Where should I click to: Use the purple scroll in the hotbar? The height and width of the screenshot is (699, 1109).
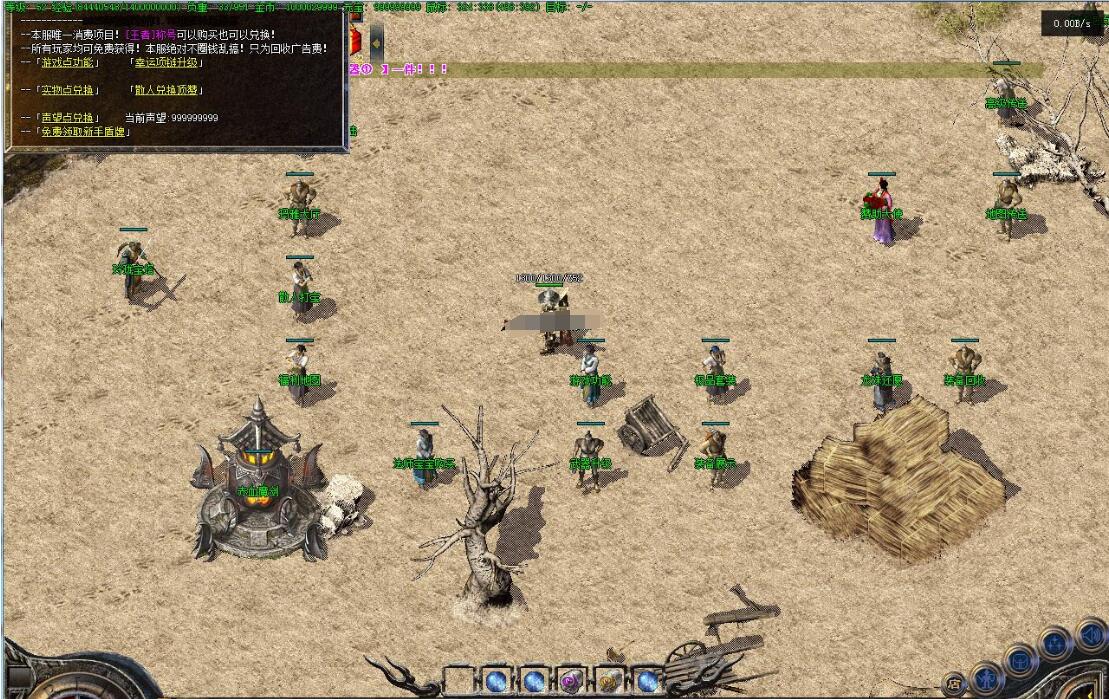click(x=571, y=682)
